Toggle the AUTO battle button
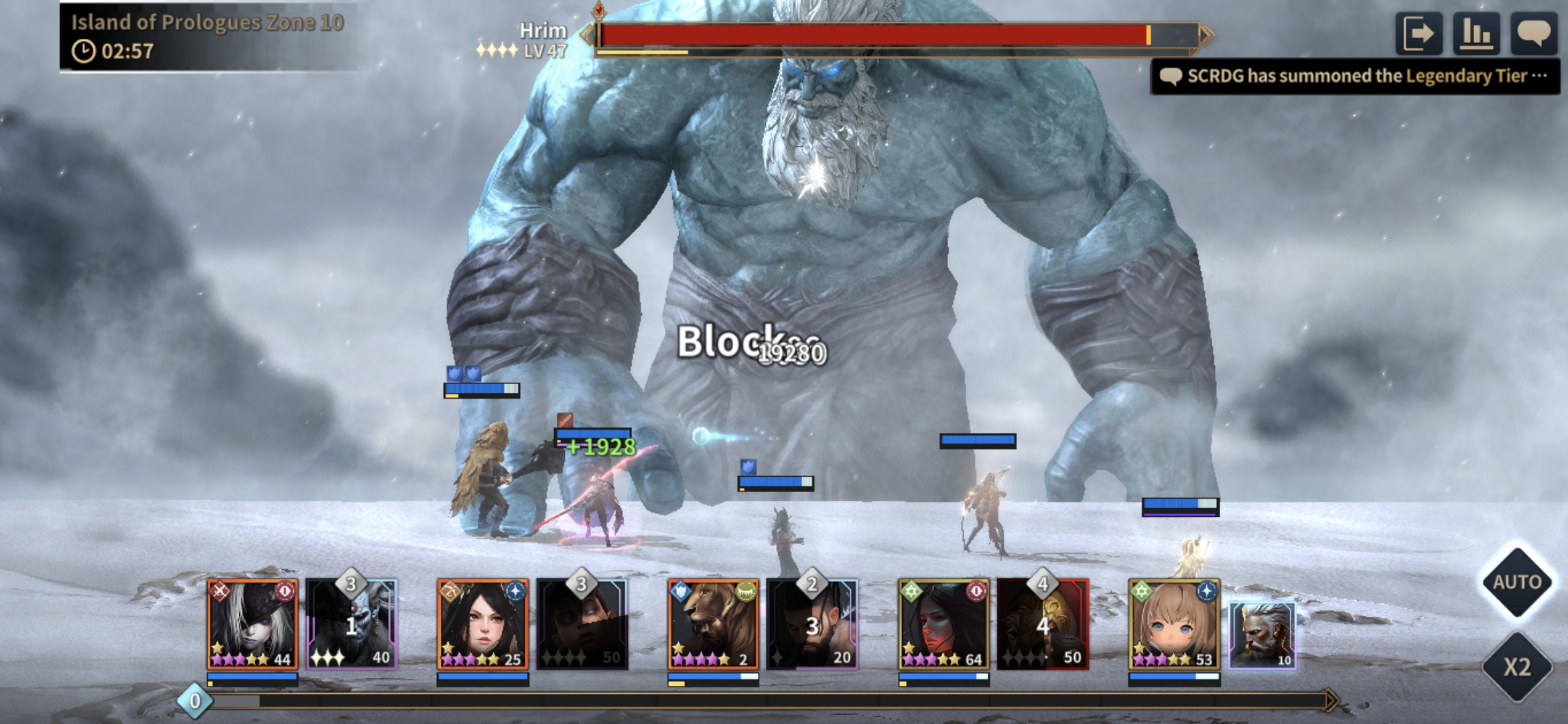 coord(1517,582)
